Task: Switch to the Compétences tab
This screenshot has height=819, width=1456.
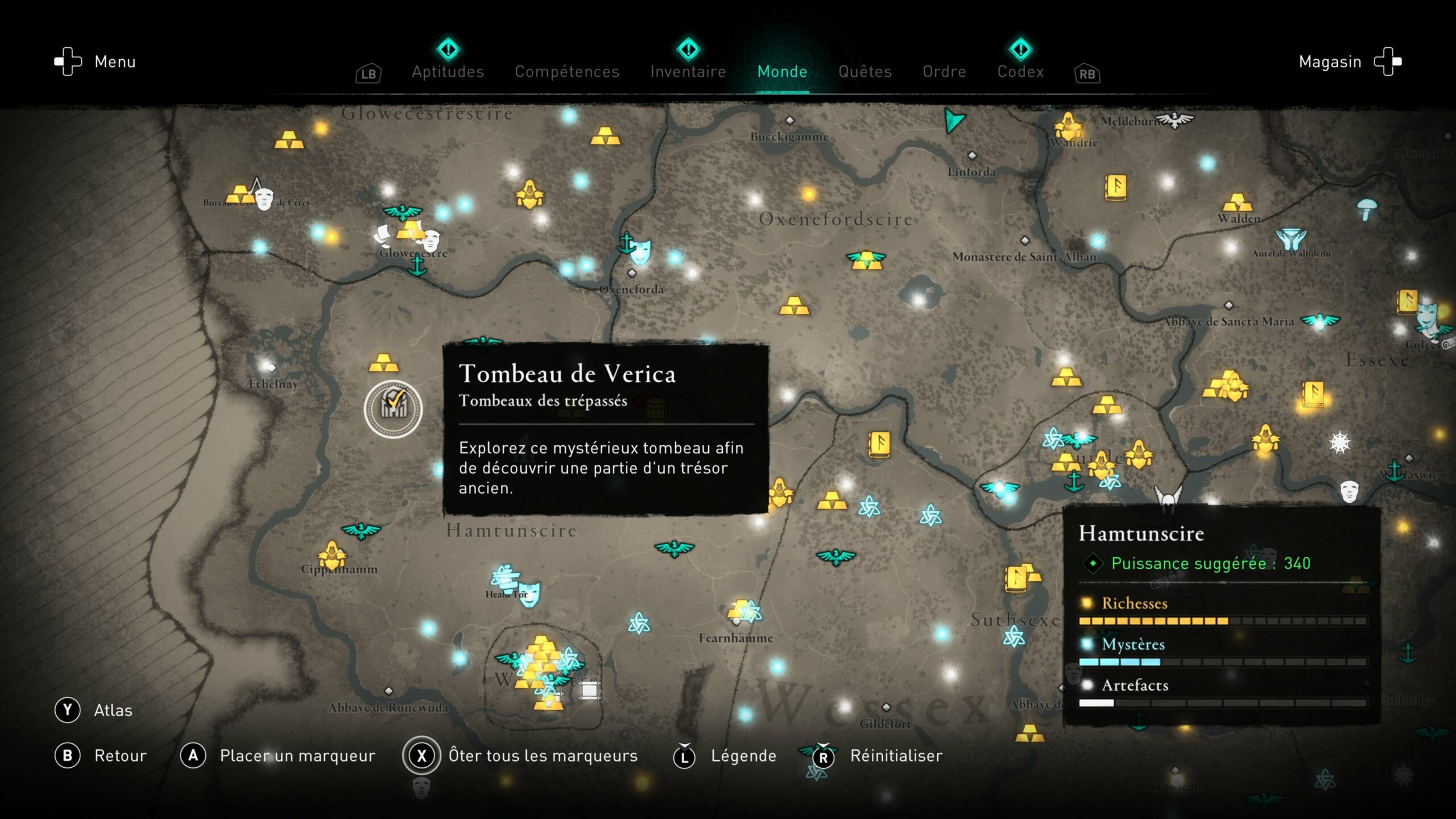Action: pyautogui.click(x=567, y=72)
